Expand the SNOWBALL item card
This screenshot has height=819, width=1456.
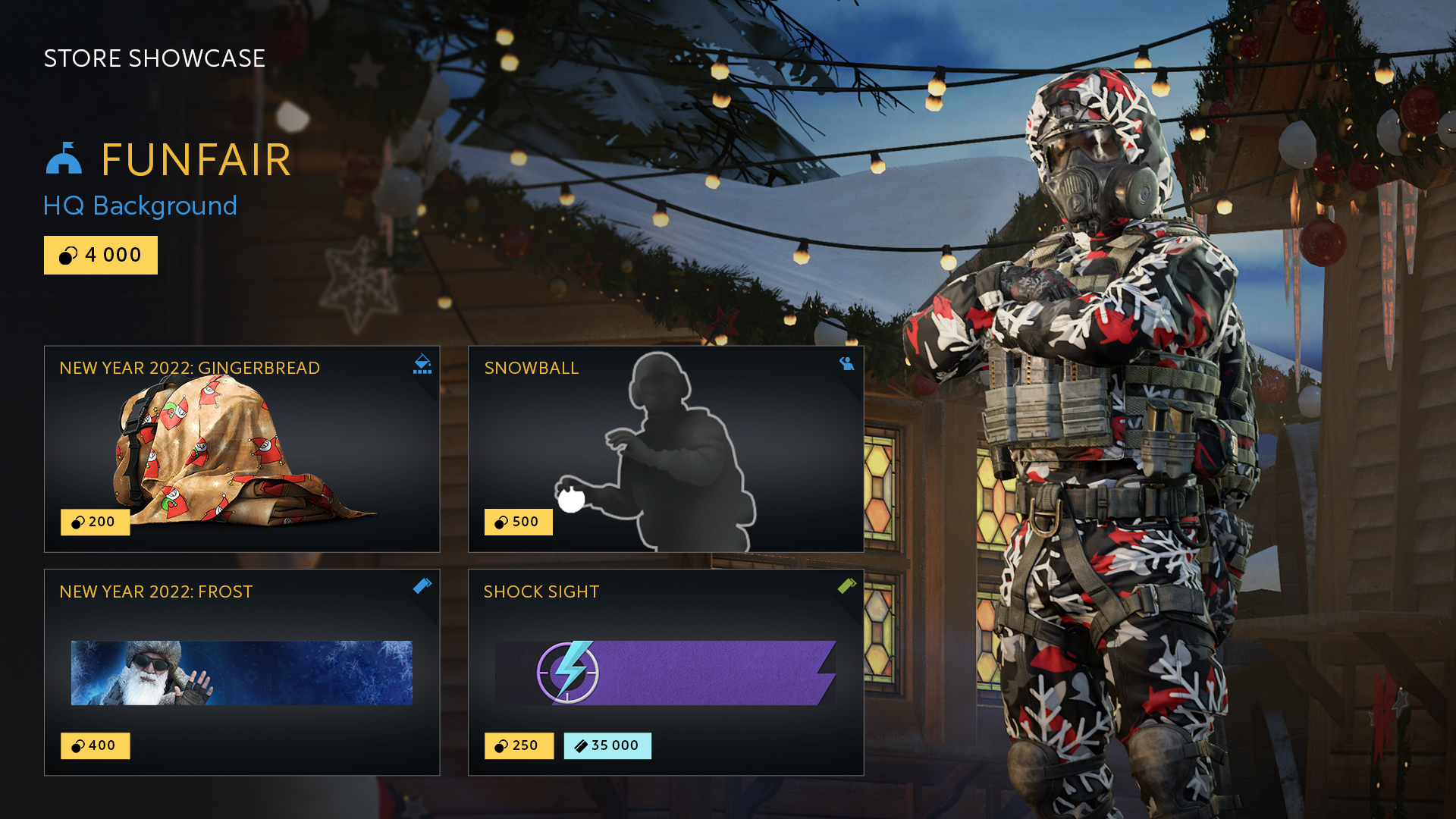pyautogui.click(x=666, y=447)
